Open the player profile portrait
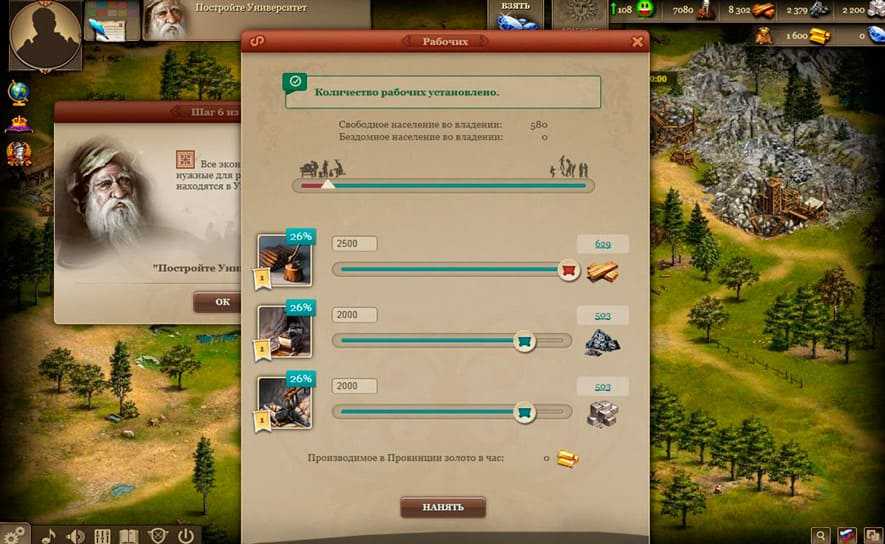Screen dimensions: 885x544 (45, 34)
